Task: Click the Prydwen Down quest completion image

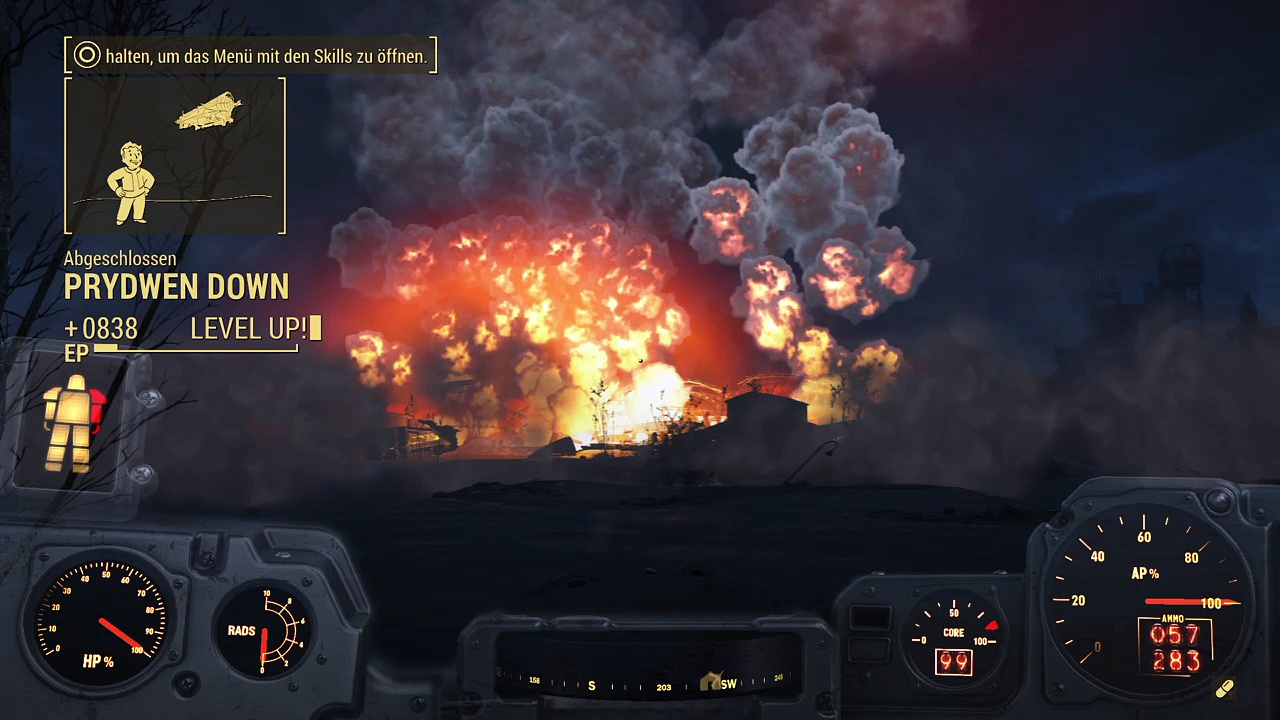Action: 175,156
